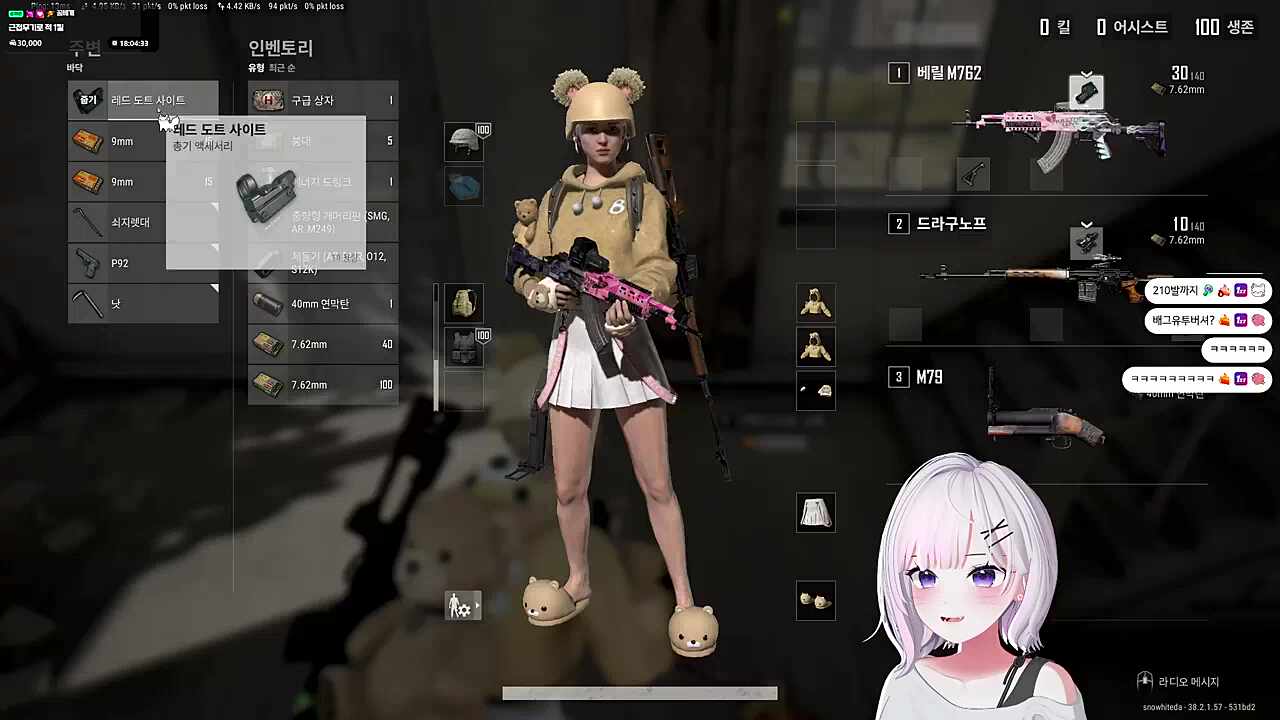Collapse the Beryl M762 attachment panel chevron
Viewport: 1280px width, 720px height.
click(x=1086, y=73)
